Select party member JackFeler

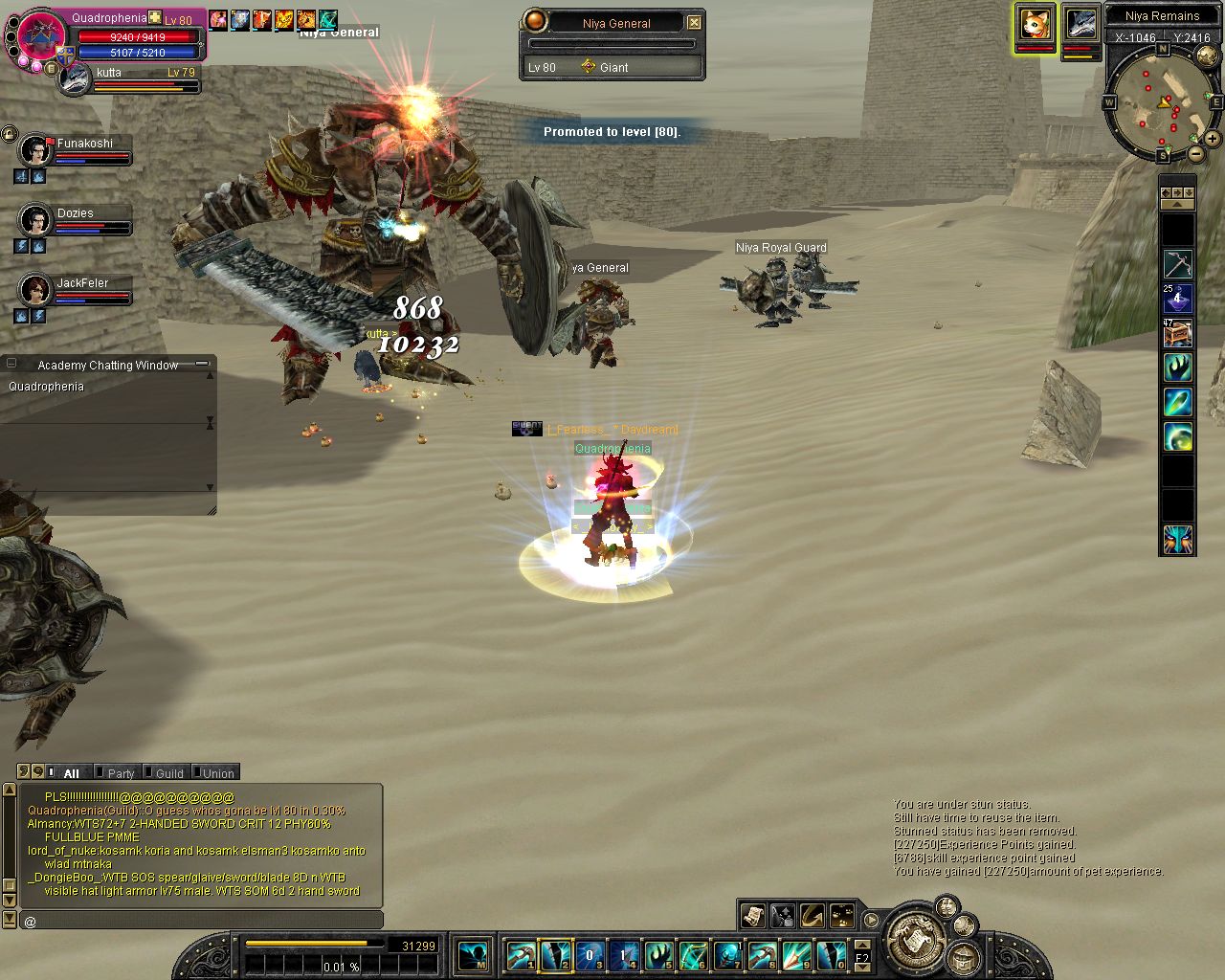pyautogui.click(x=36, y=291)
